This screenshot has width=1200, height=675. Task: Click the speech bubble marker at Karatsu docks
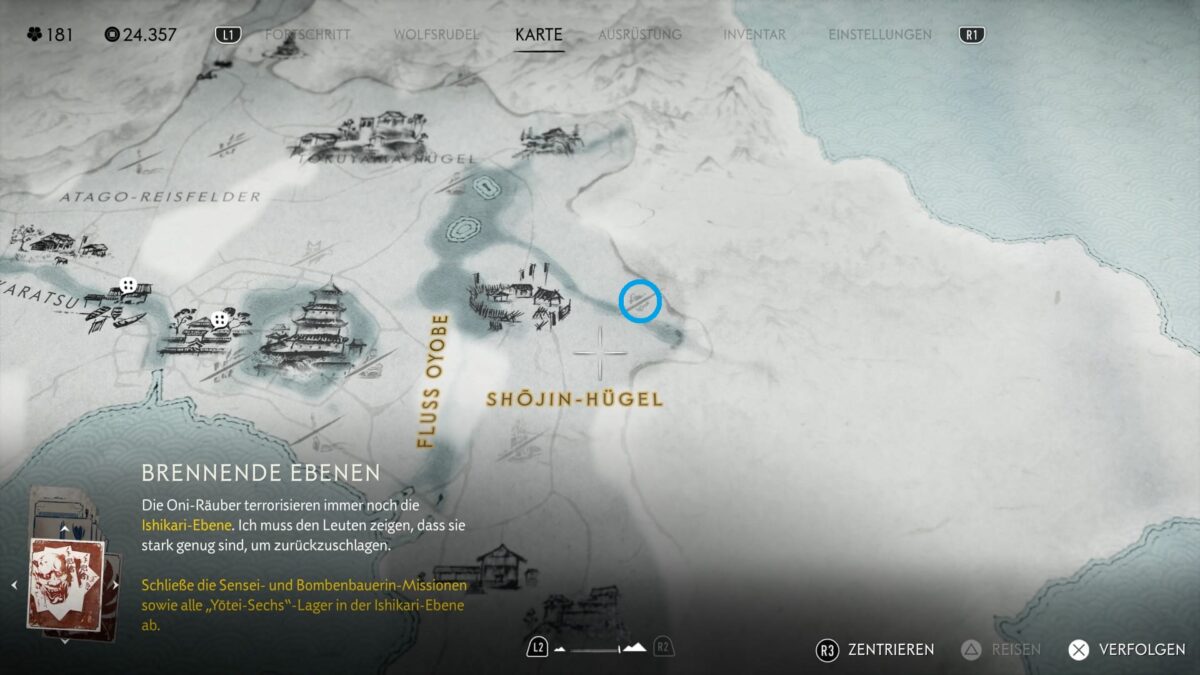click(x=128, y=286)
